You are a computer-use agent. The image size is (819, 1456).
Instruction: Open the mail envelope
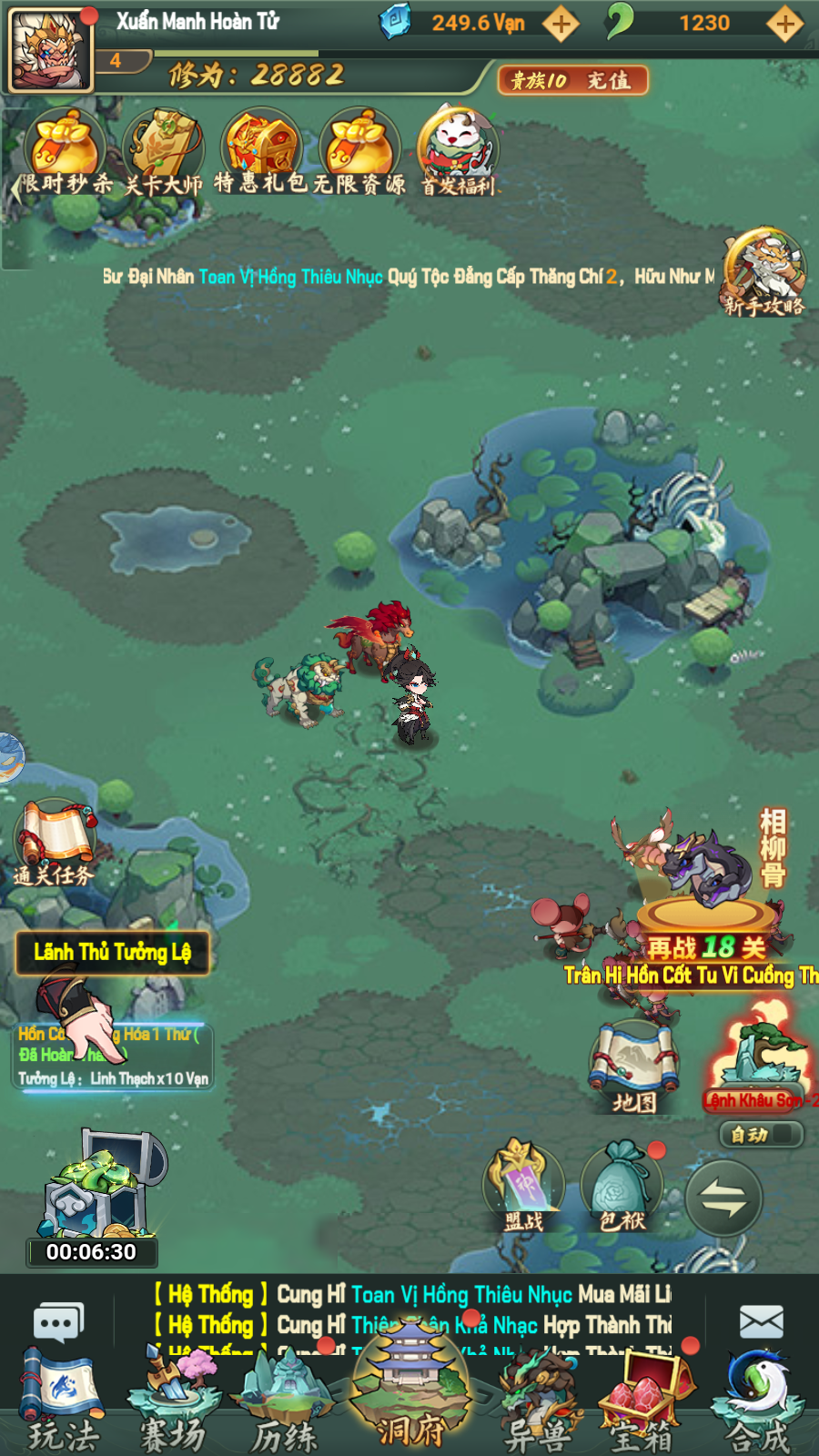tap(762, 1321)
